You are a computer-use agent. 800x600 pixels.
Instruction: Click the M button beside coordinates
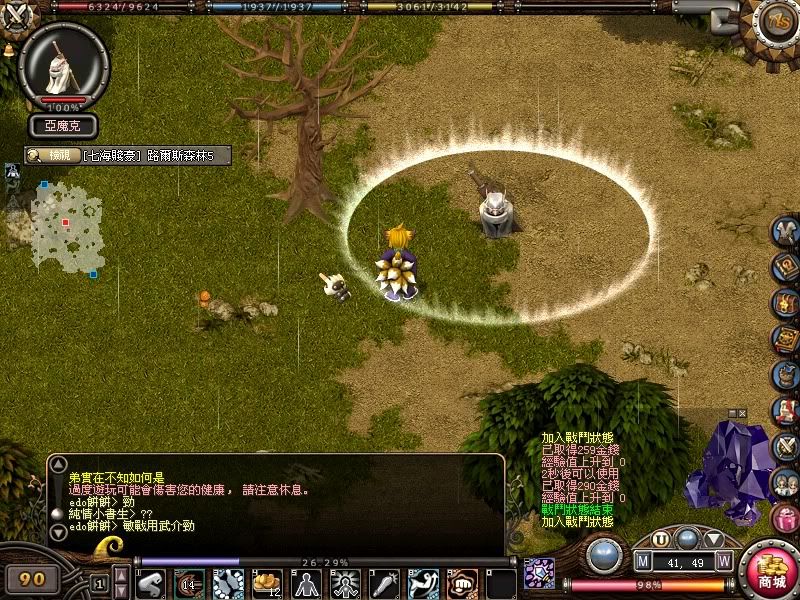coord(644,561)
